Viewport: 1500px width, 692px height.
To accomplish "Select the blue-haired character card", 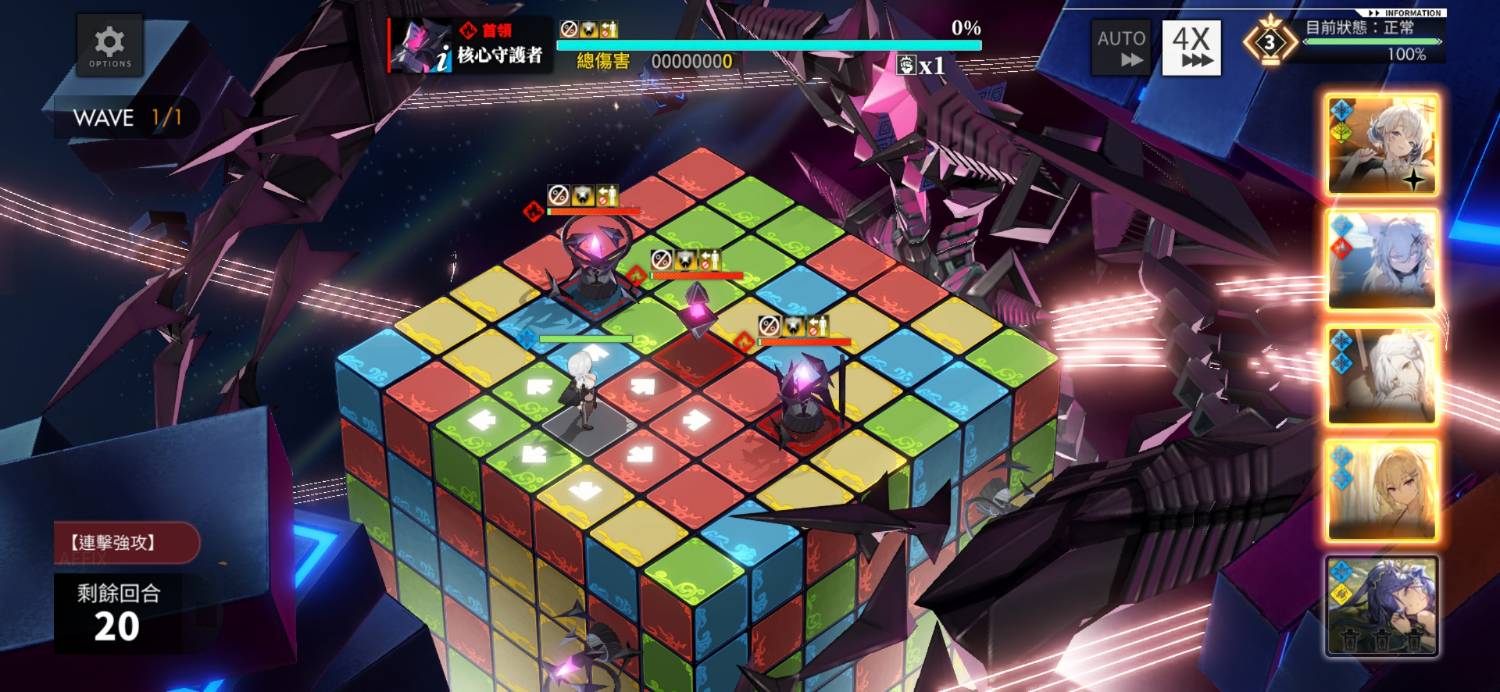I will (1383, 261).
